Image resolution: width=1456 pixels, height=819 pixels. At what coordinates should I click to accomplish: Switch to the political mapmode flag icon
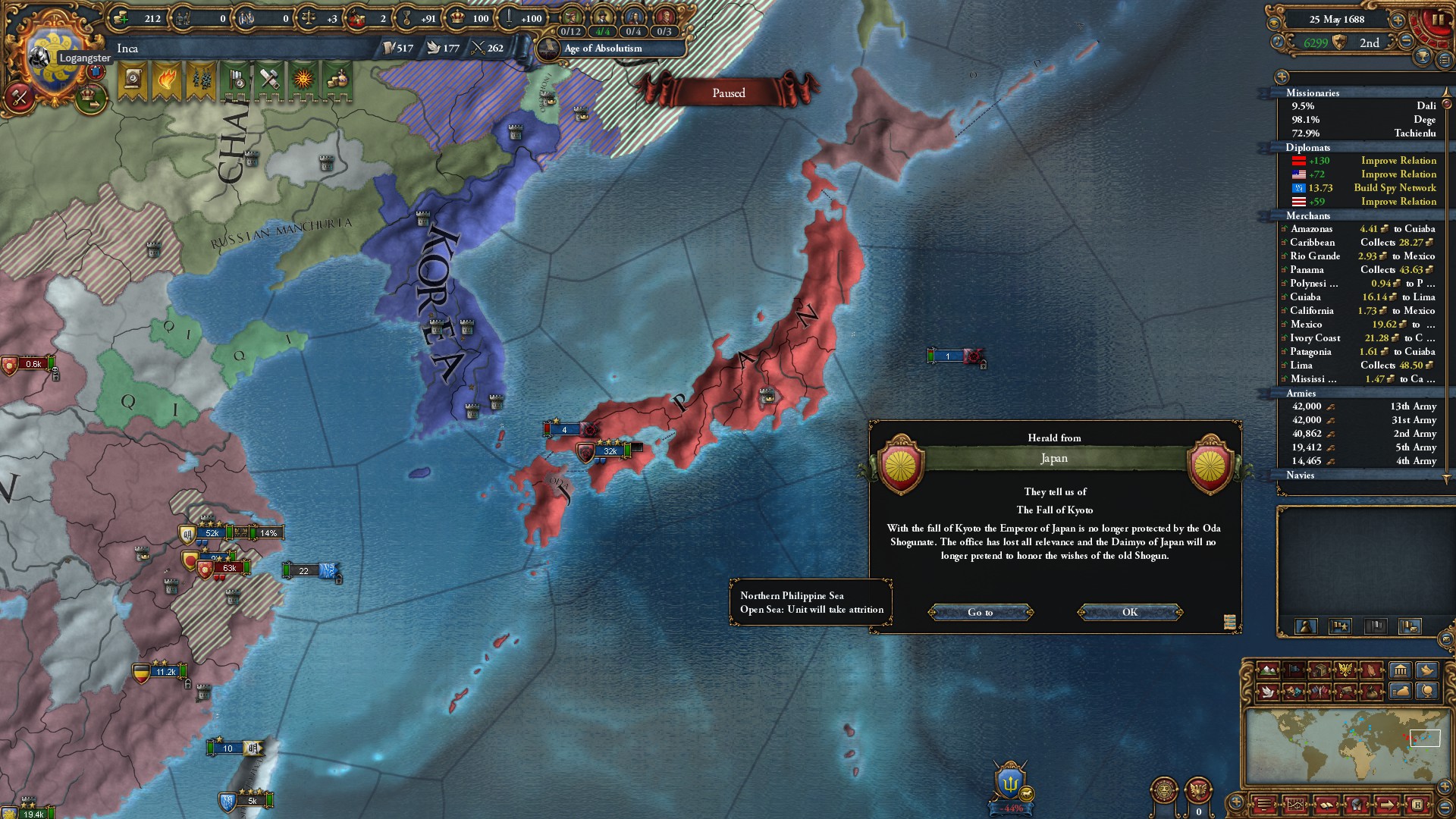[x=1294, y=670]
